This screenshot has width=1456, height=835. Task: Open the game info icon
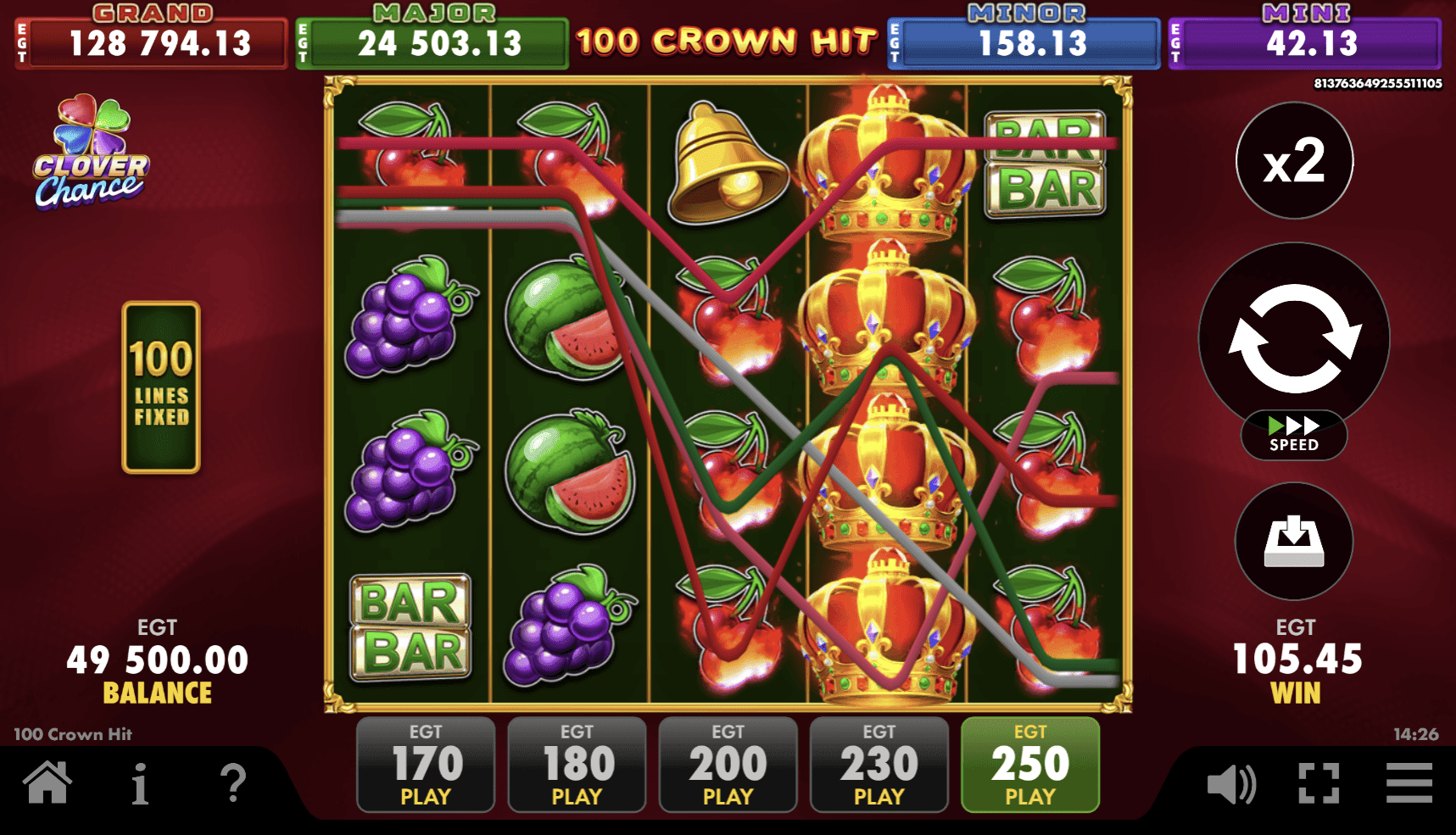coord(141,784)
